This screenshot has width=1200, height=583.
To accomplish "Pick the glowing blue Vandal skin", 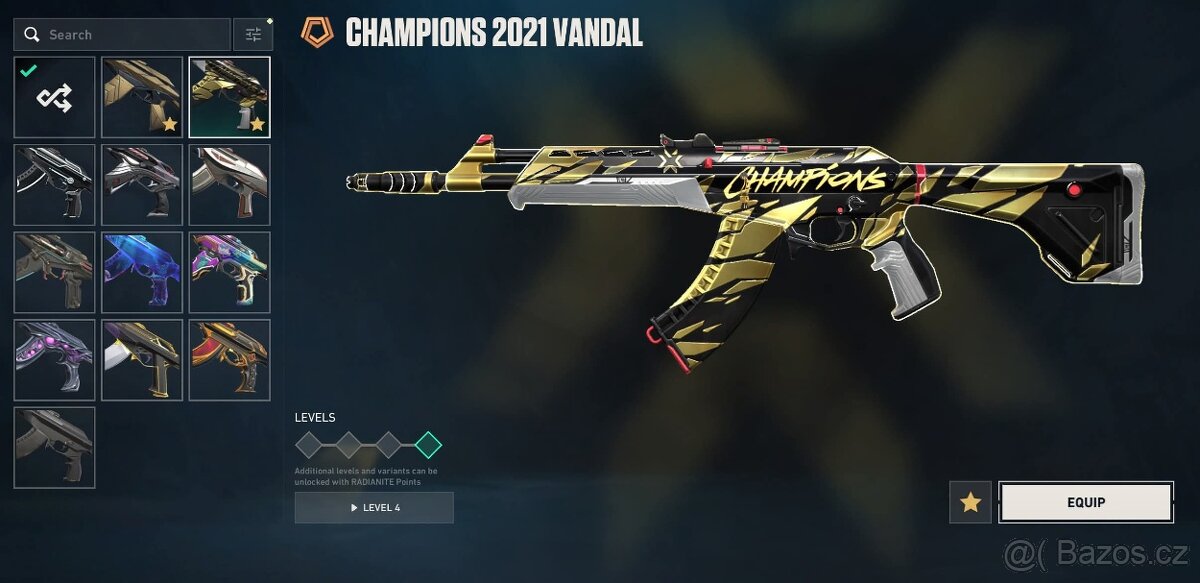I will click(x=142, y=272).
